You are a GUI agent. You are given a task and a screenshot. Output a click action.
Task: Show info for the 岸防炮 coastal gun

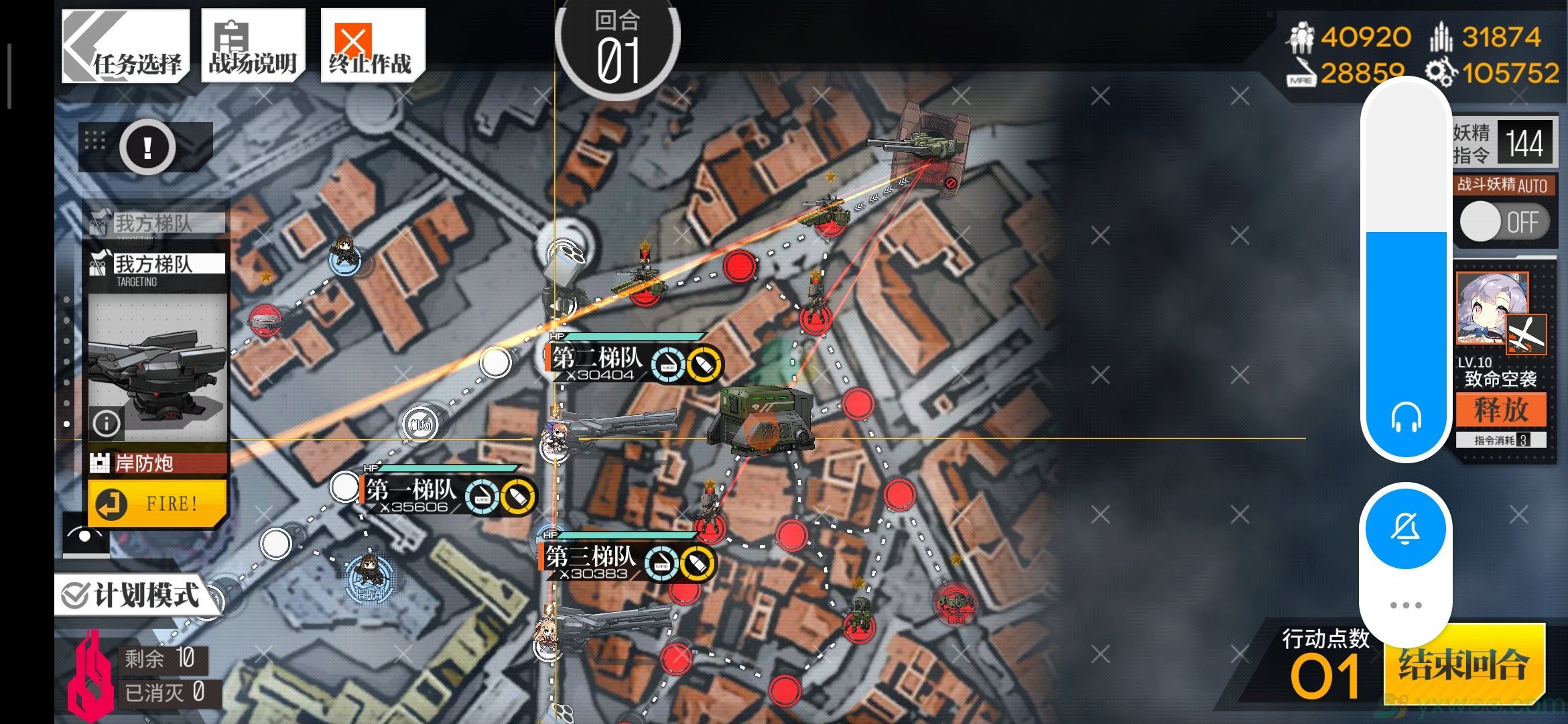107,423
